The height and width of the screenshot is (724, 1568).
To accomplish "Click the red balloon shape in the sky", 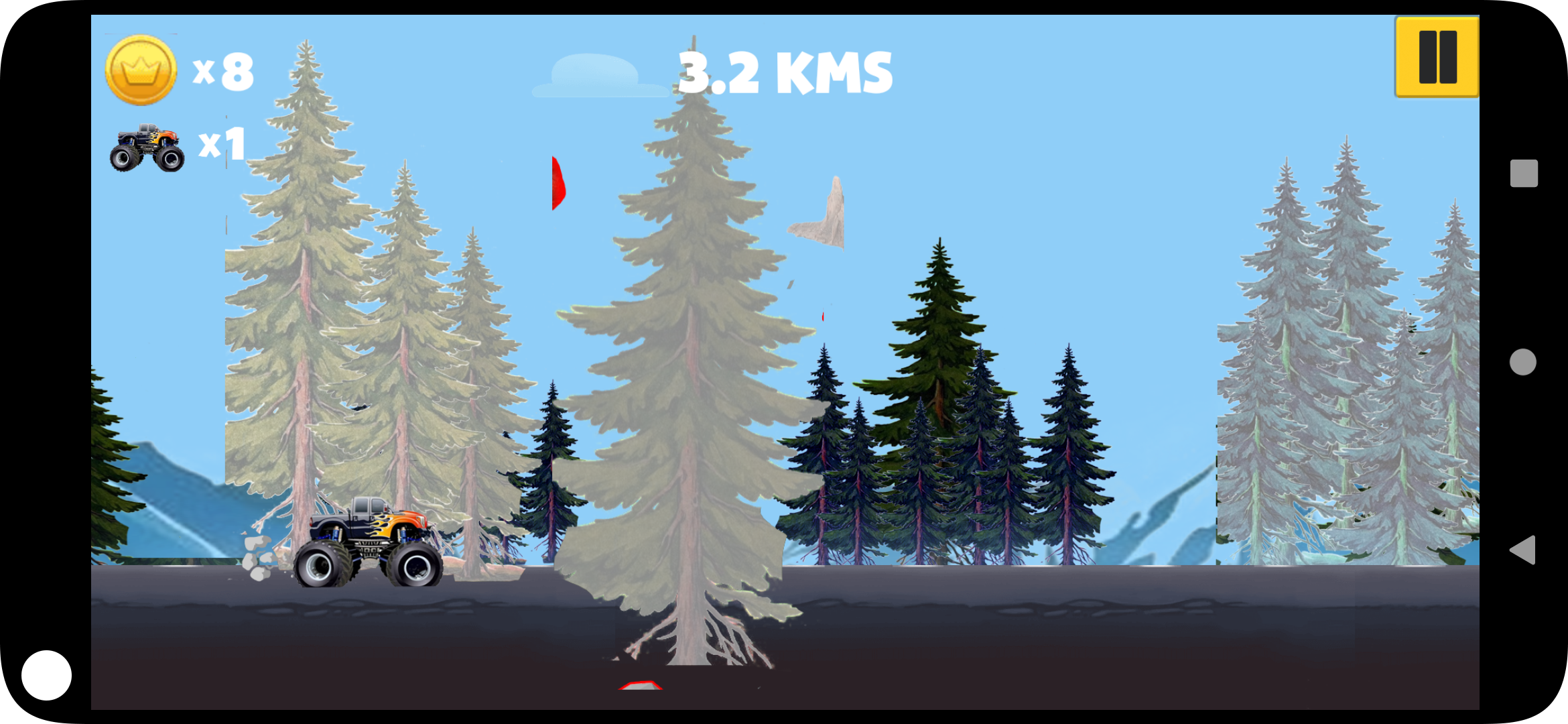I will coord(558,182).
